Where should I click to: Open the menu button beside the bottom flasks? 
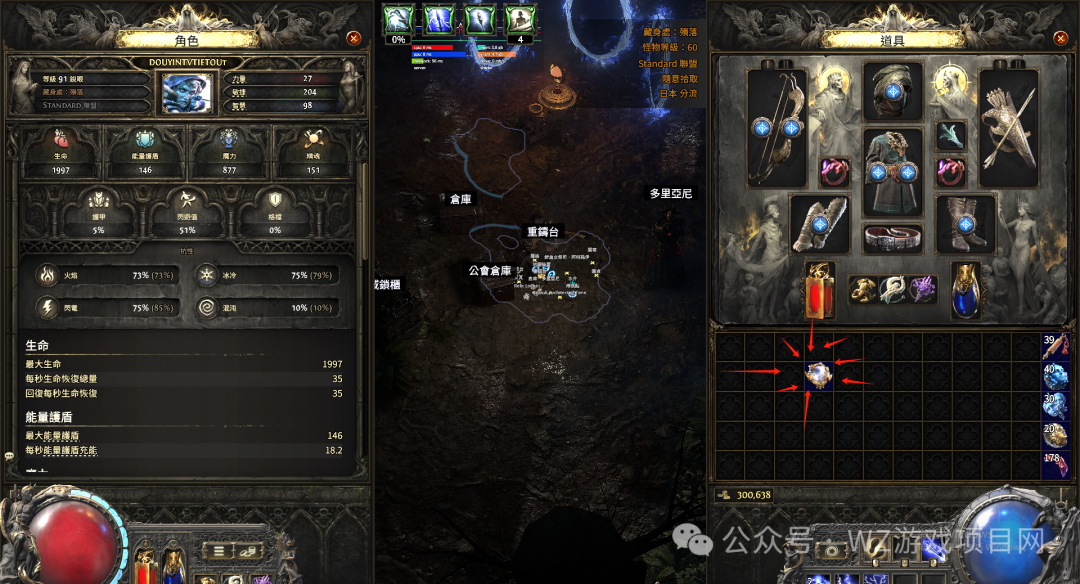(216, 550)
